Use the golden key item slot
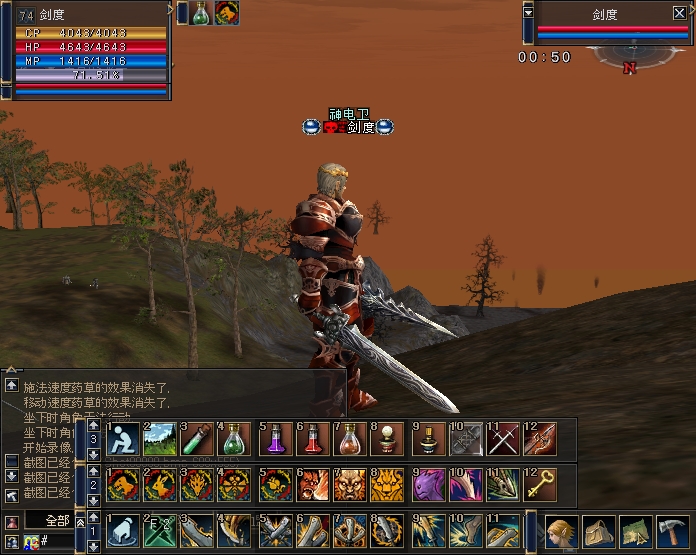 pos(540,484)
